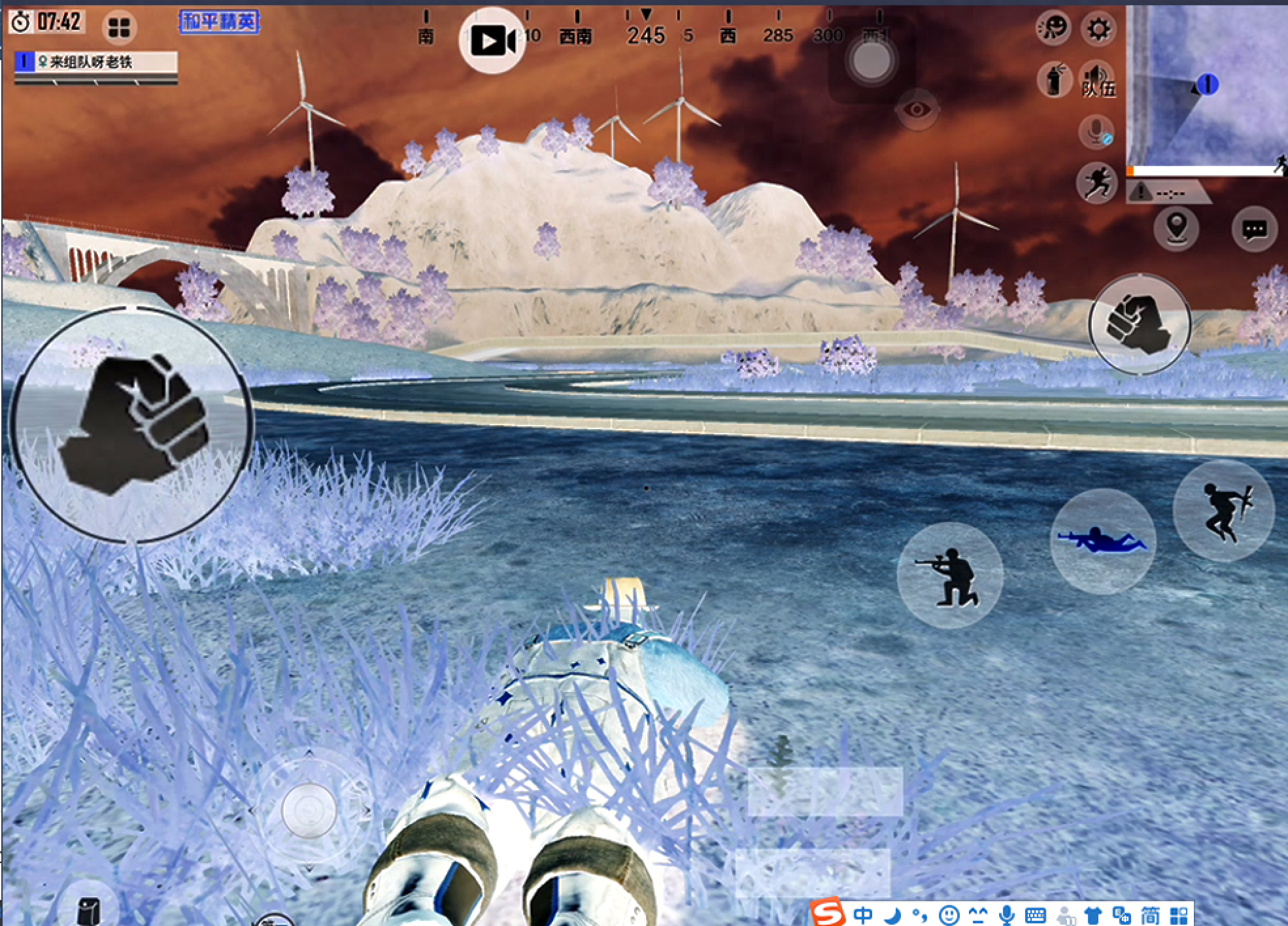Tap the spray can icon

[1054, 80]
